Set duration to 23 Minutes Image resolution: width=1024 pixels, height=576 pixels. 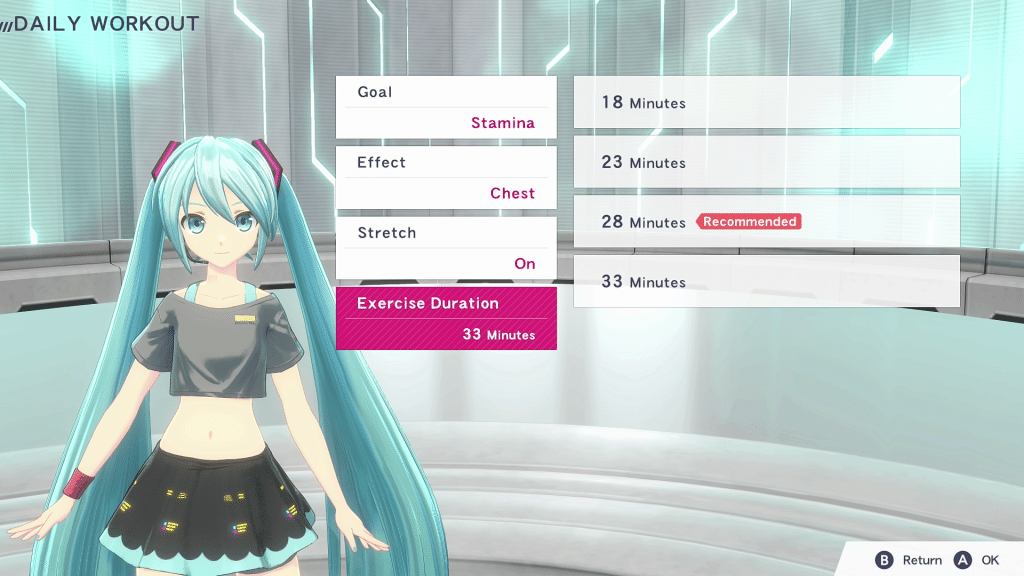coord(766,162)
